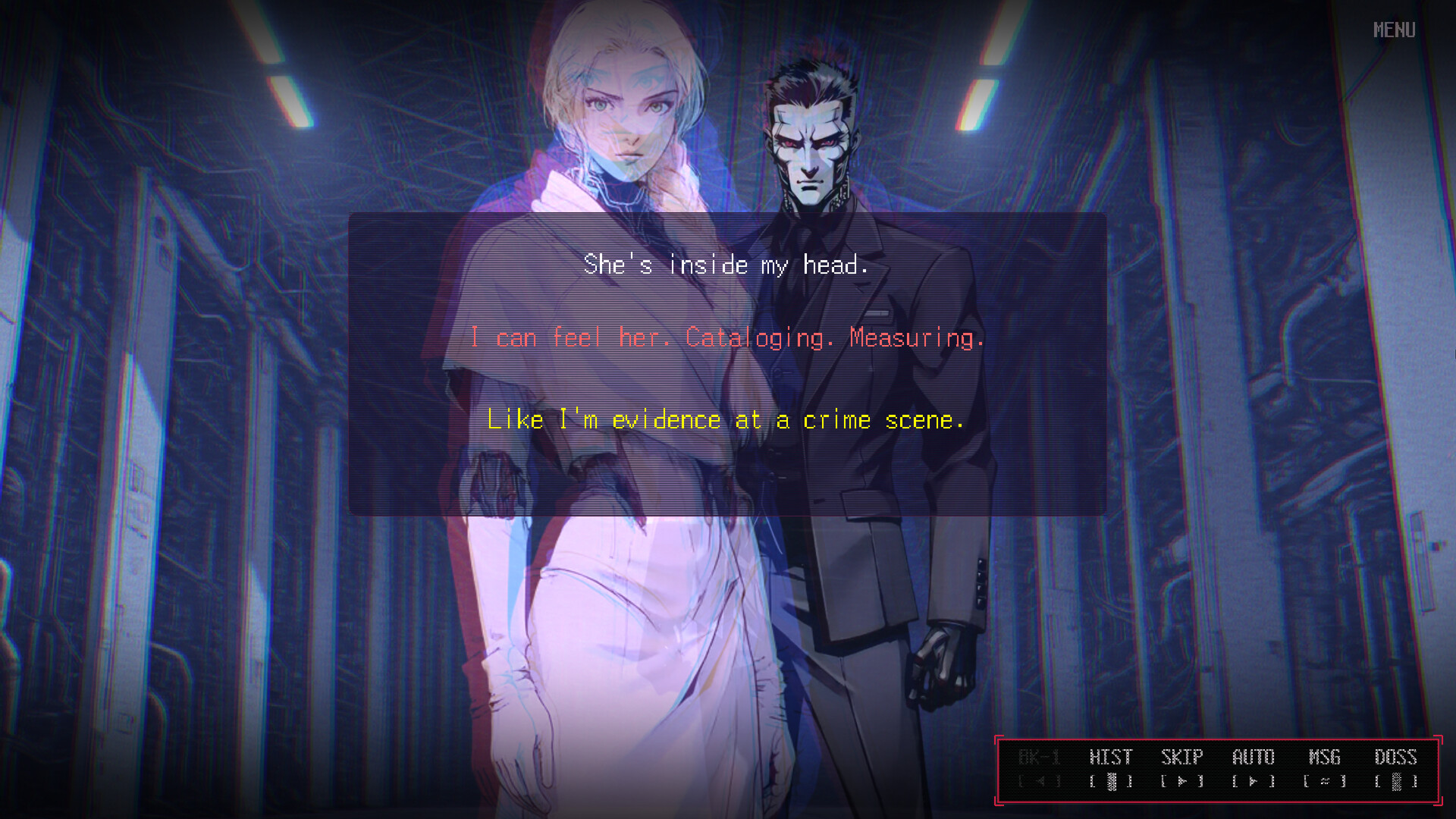Open the MENU in the top right corner
This screenshot has width=1456, height=819.
1394,30
